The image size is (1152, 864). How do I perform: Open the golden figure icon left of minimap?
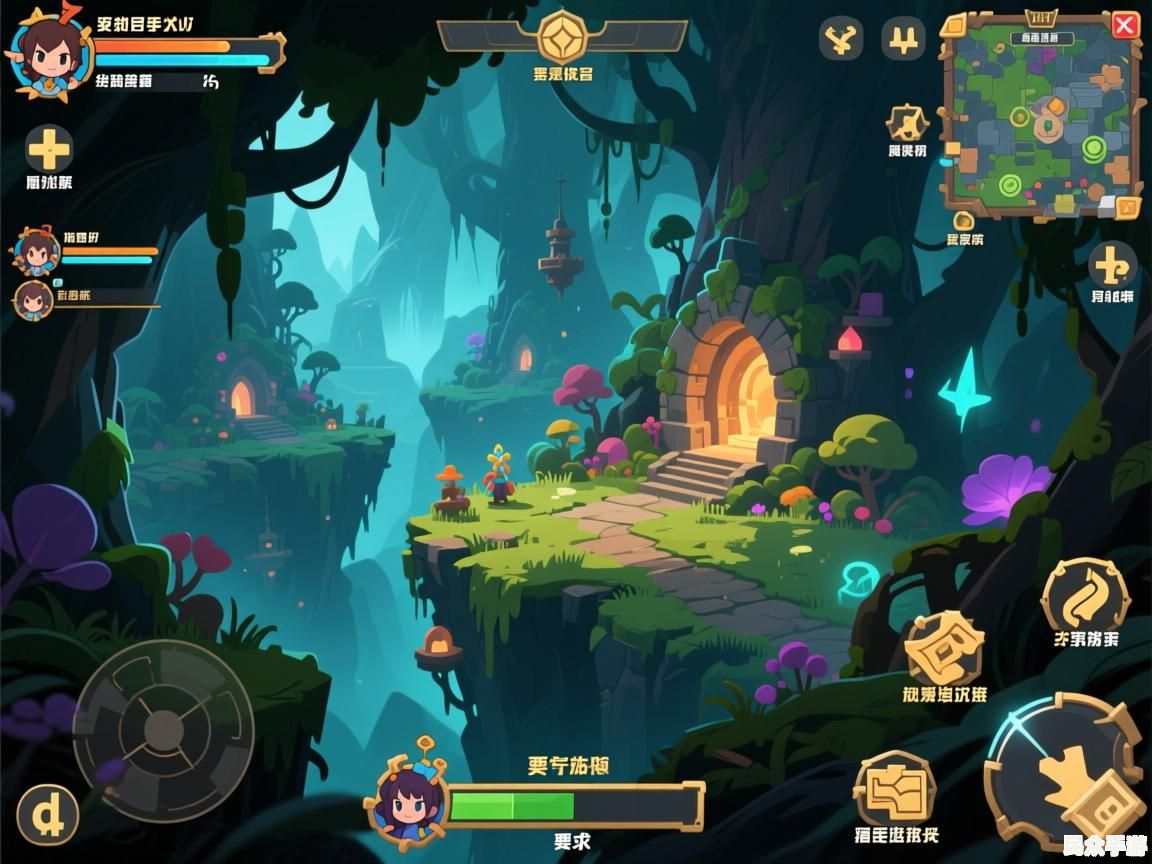(x=907, y=123)
